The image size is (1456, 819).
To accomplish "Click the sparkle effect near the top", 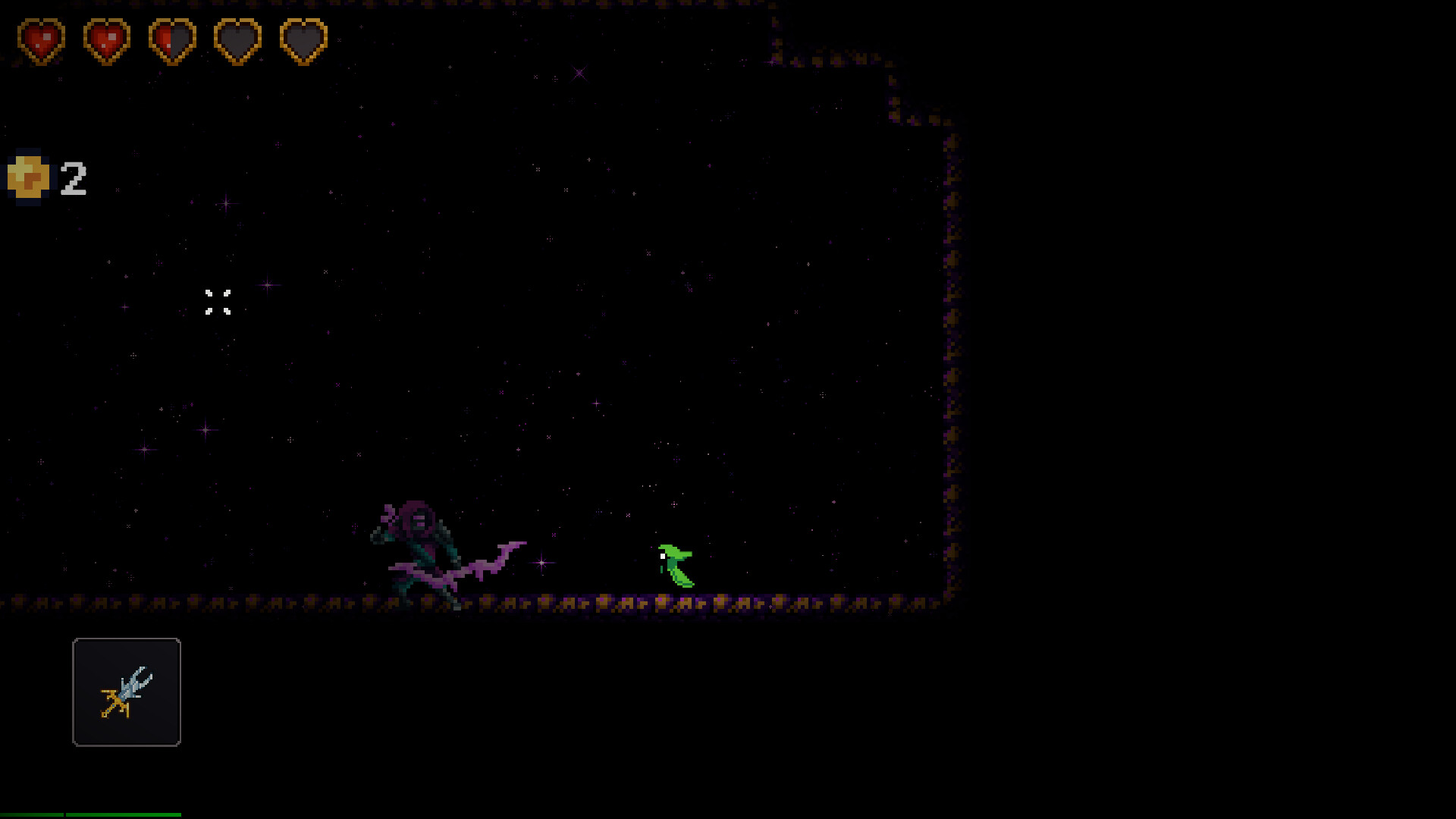I will point(579,73).
